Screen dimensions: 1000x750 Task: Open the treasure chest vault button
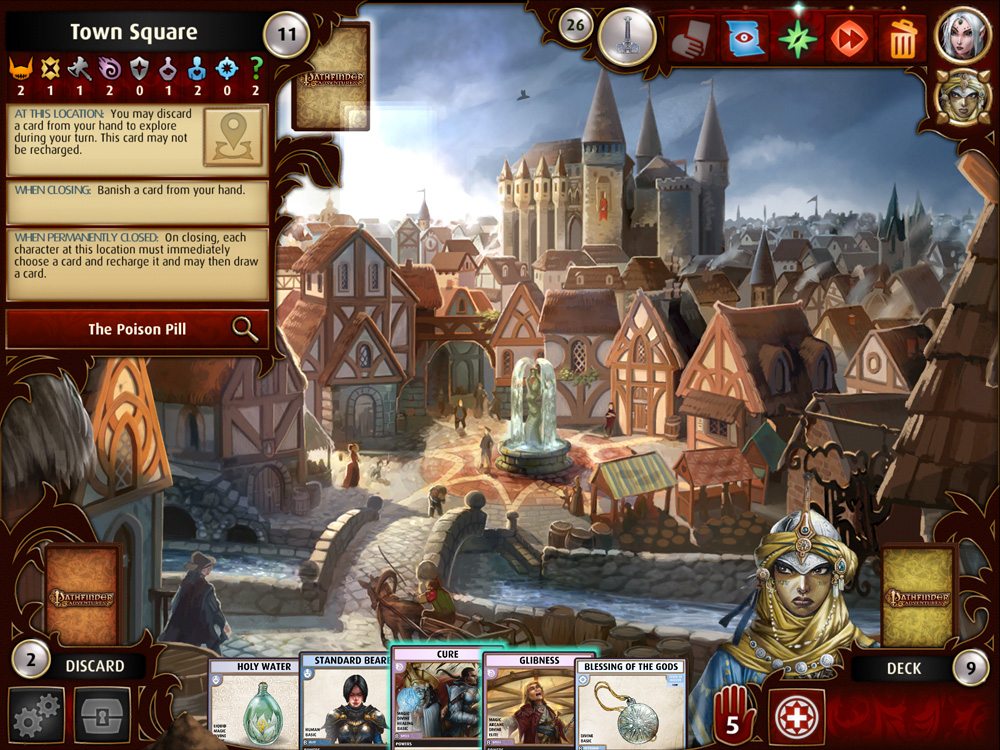(x=103, y=714)
